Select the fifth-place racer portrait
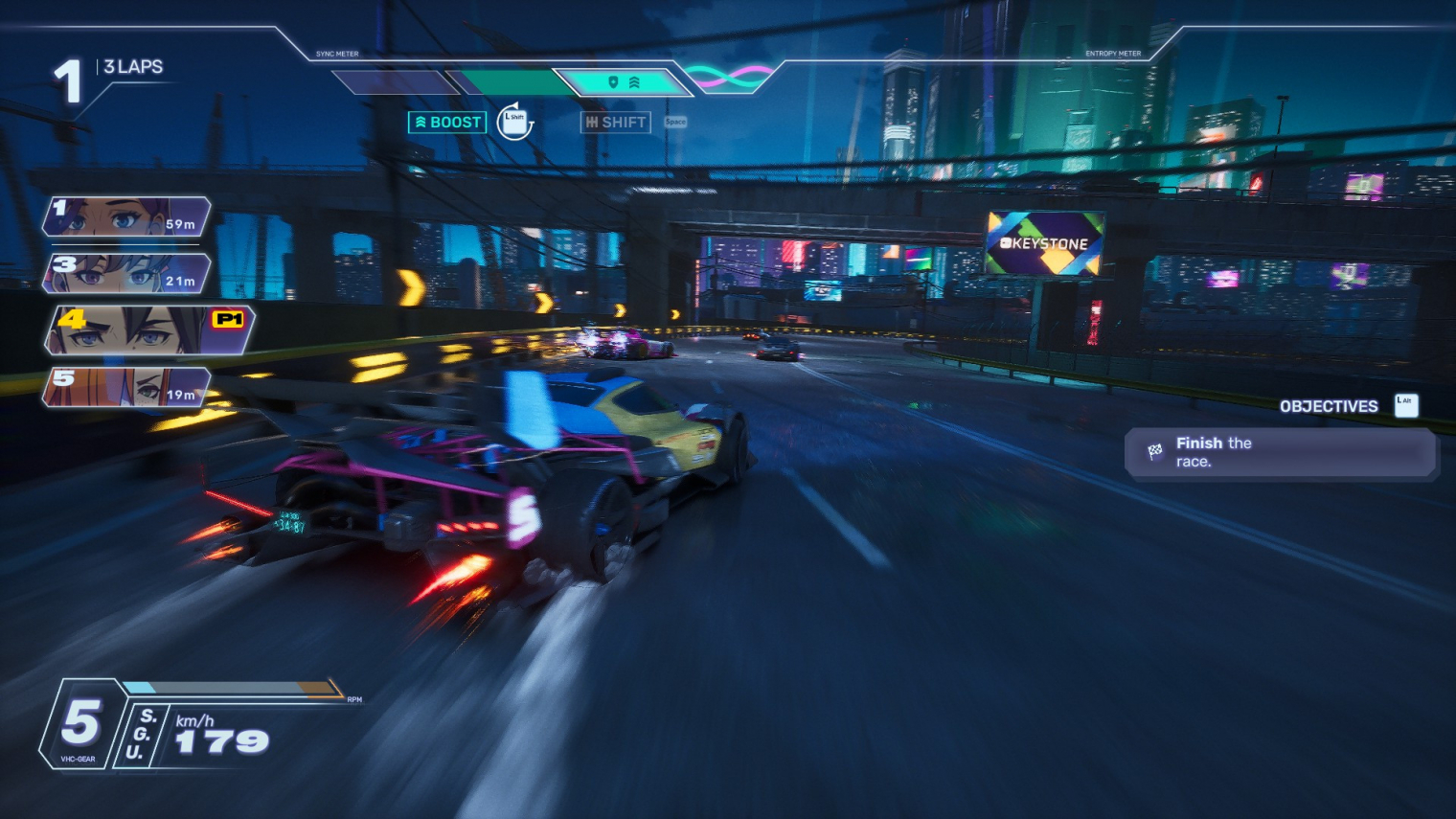This screenshot has width=1456, height=819. tap(126, 387)
